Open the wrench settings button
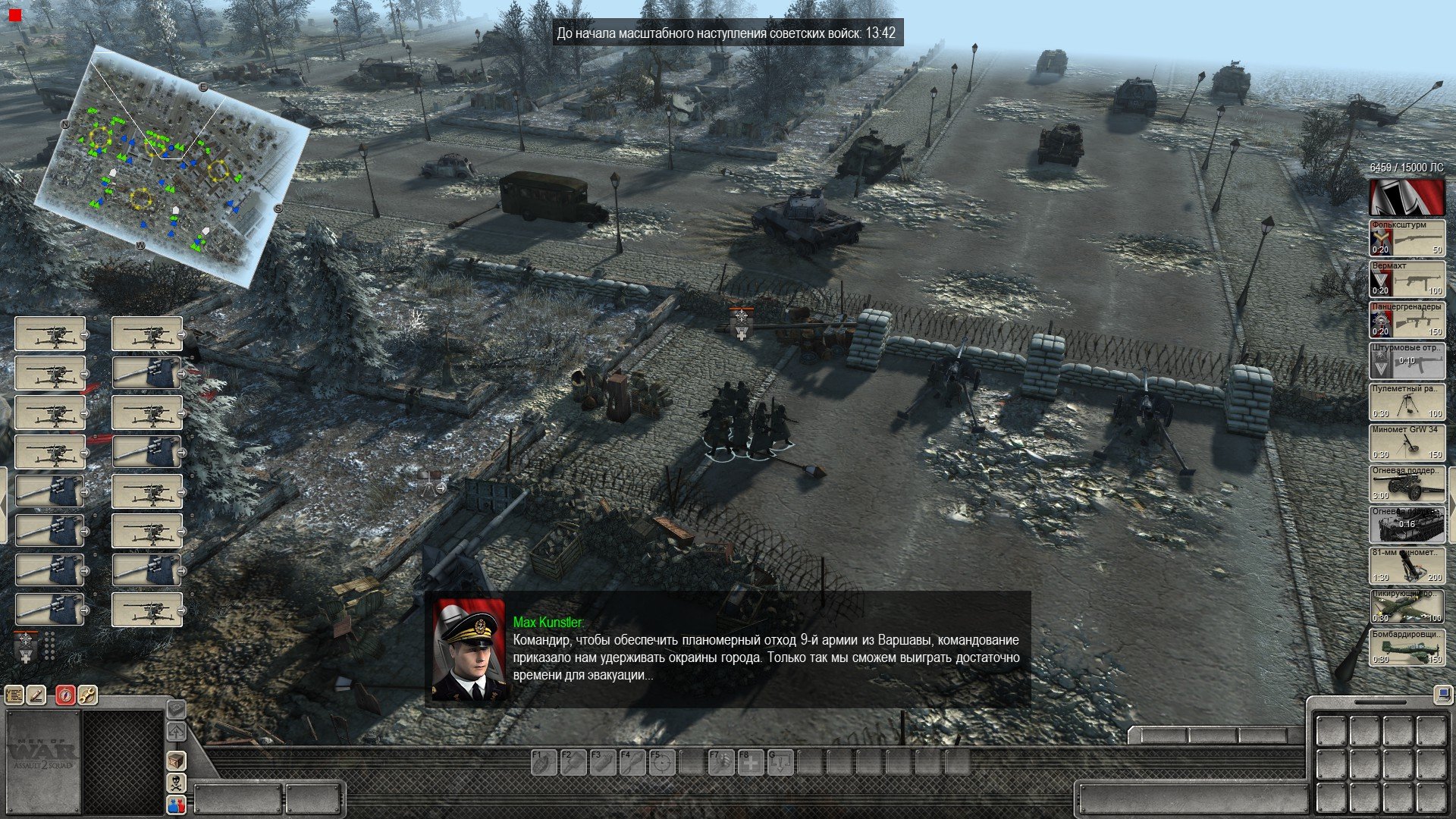1456x819 pixels. [87, 695]
